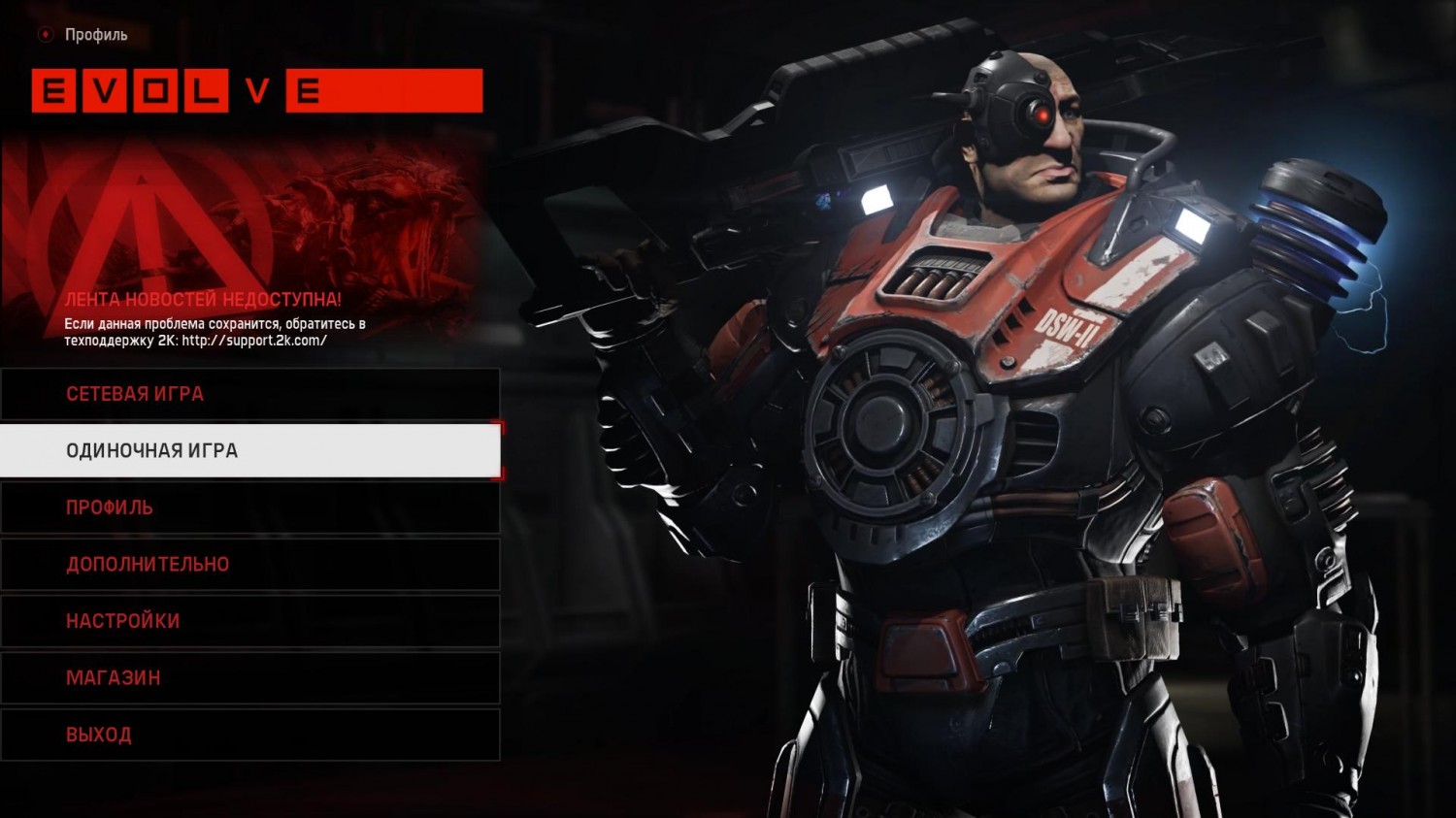
Task: Open the ПРОФИЛЬ menu entry
Action: 108,507
